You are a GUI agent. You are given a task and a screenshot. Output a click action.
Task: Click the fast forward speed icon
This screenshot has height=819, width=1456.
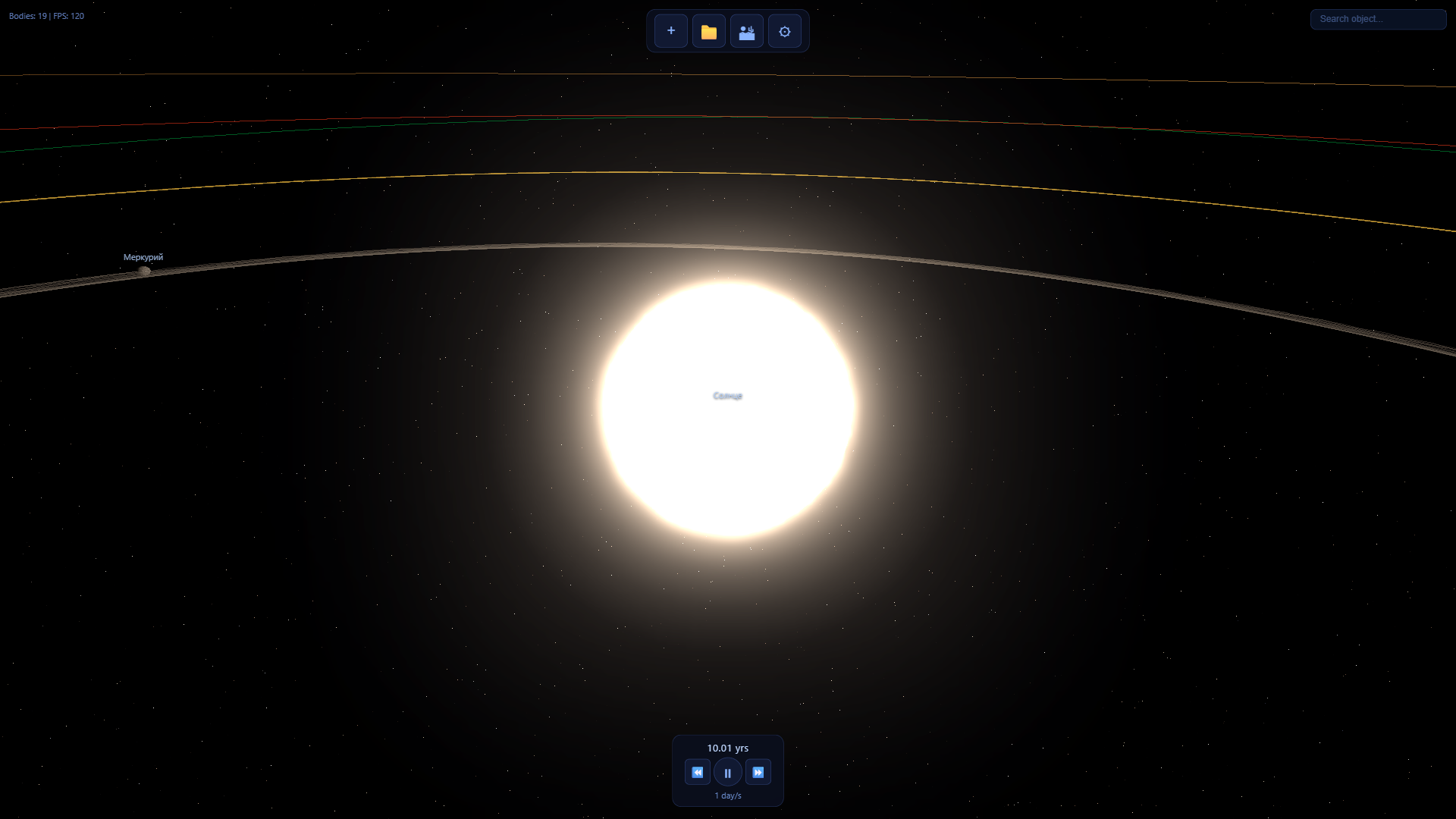point(758,771)
